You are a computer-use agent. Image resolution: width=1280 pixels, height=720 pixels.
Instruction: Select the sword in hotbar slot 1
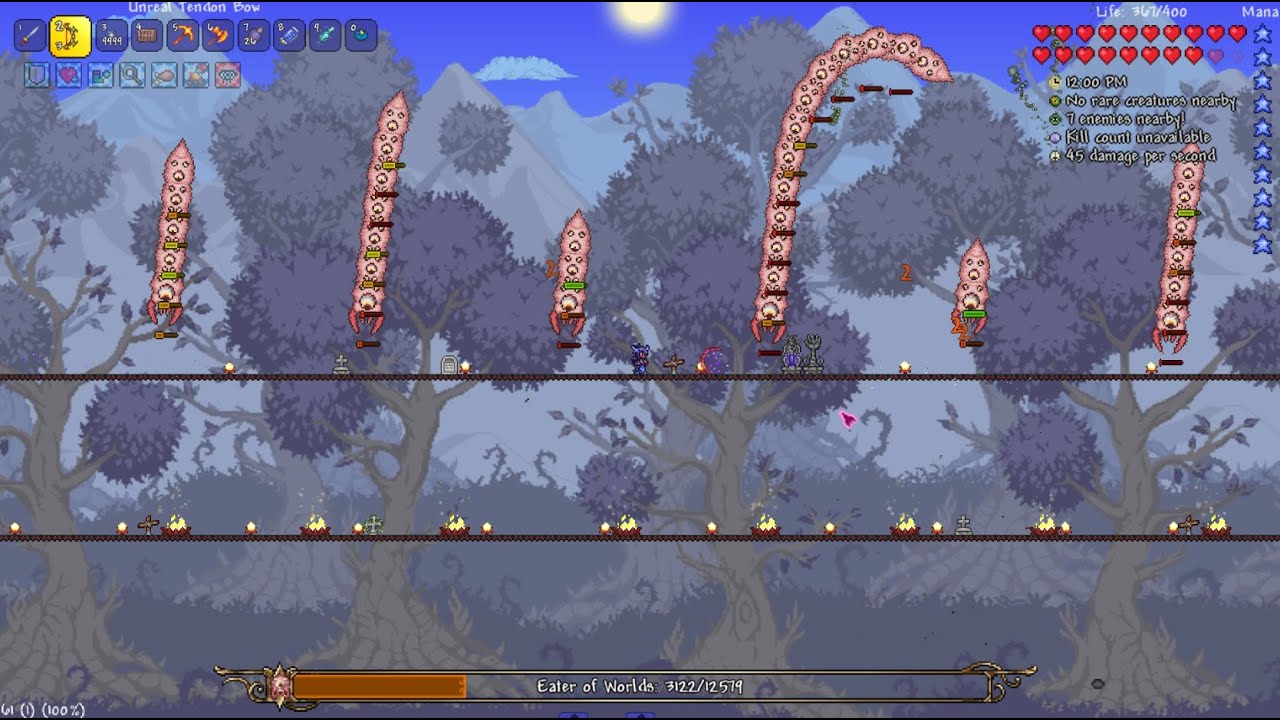[x=29, y=35]
